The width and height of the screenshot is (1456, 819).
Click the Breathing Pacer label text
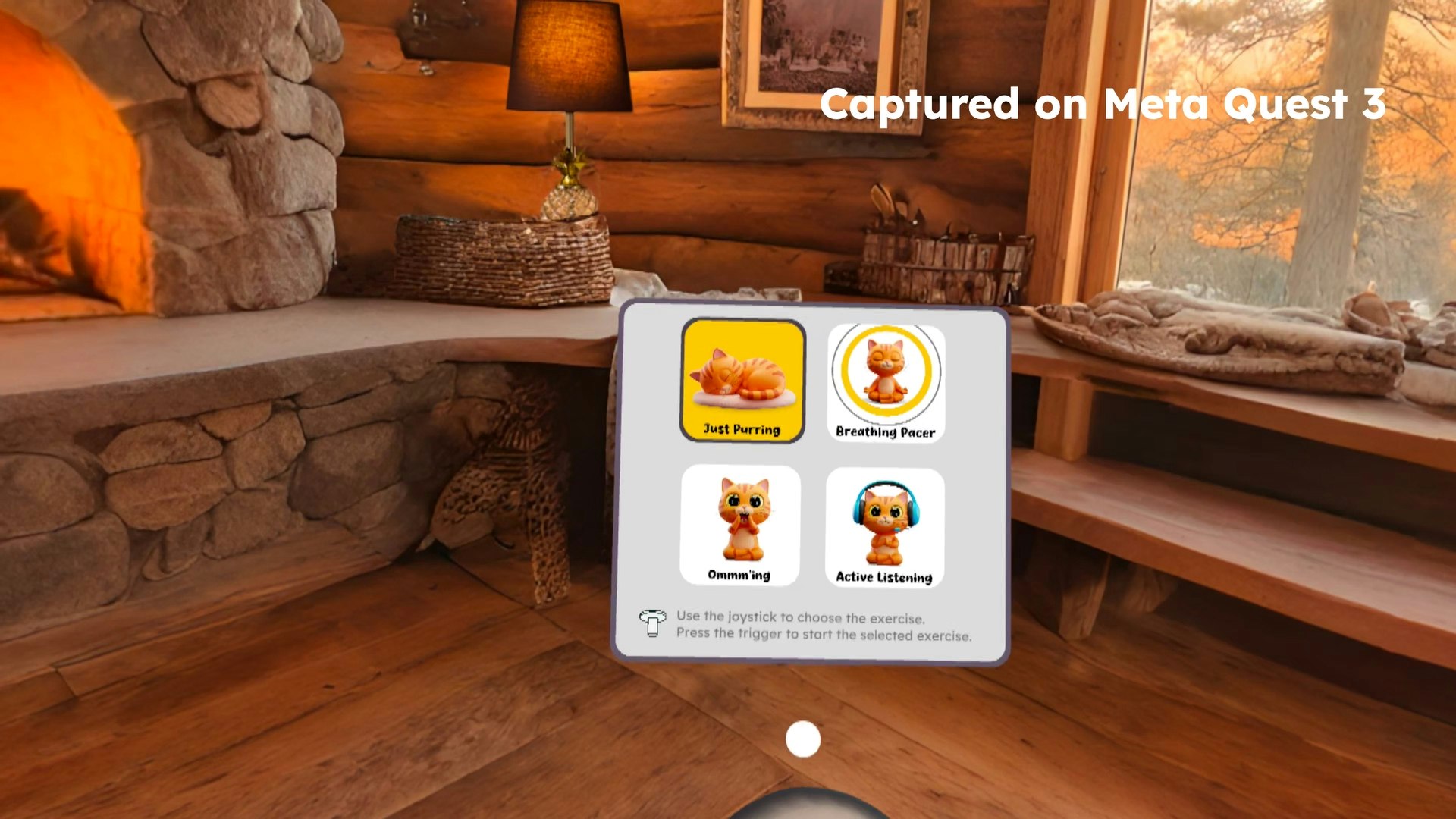pyautogui.click(x=886, y=432)
